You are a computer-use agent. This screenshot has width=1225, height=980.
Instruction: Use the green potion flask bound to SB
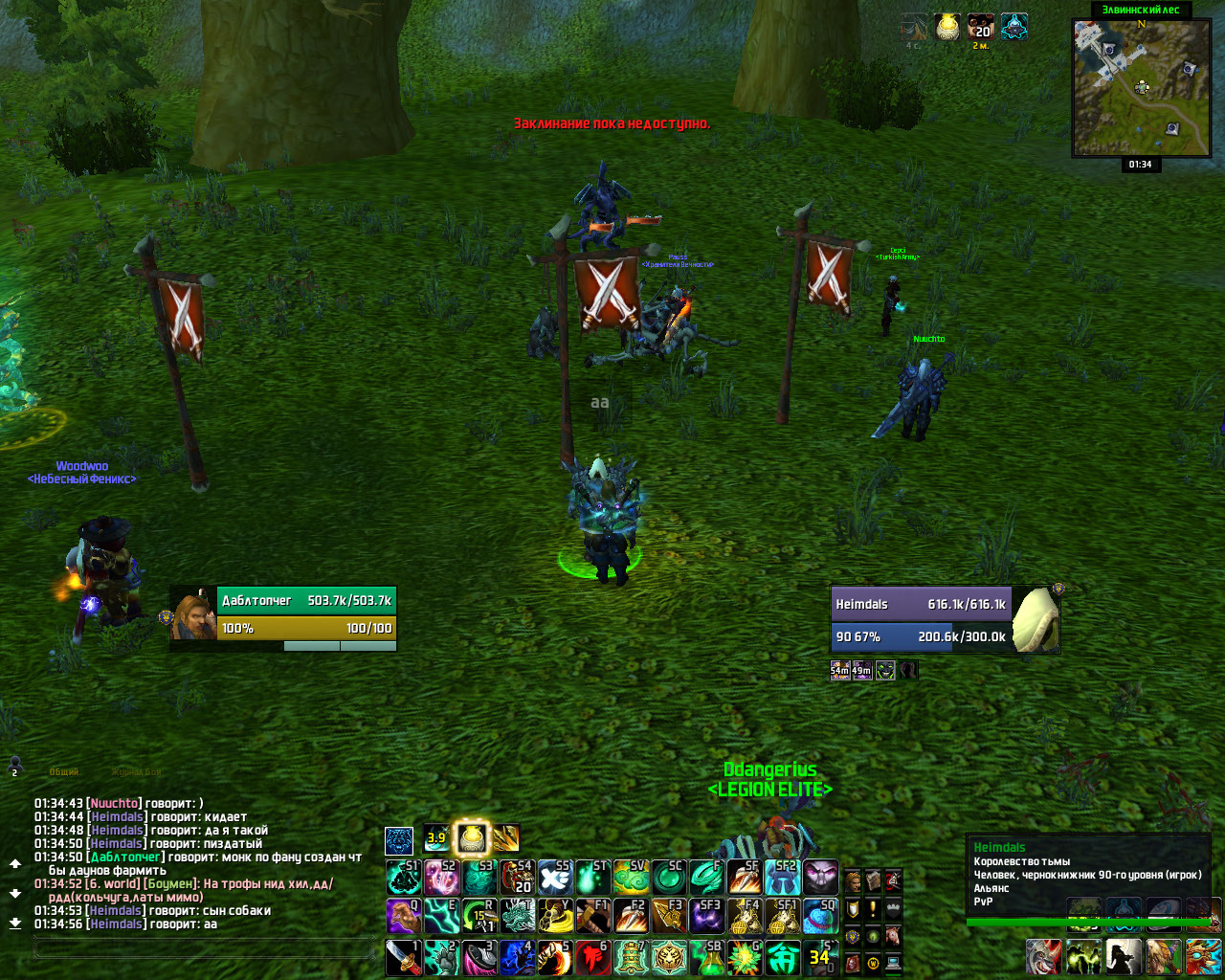point(706,956)
